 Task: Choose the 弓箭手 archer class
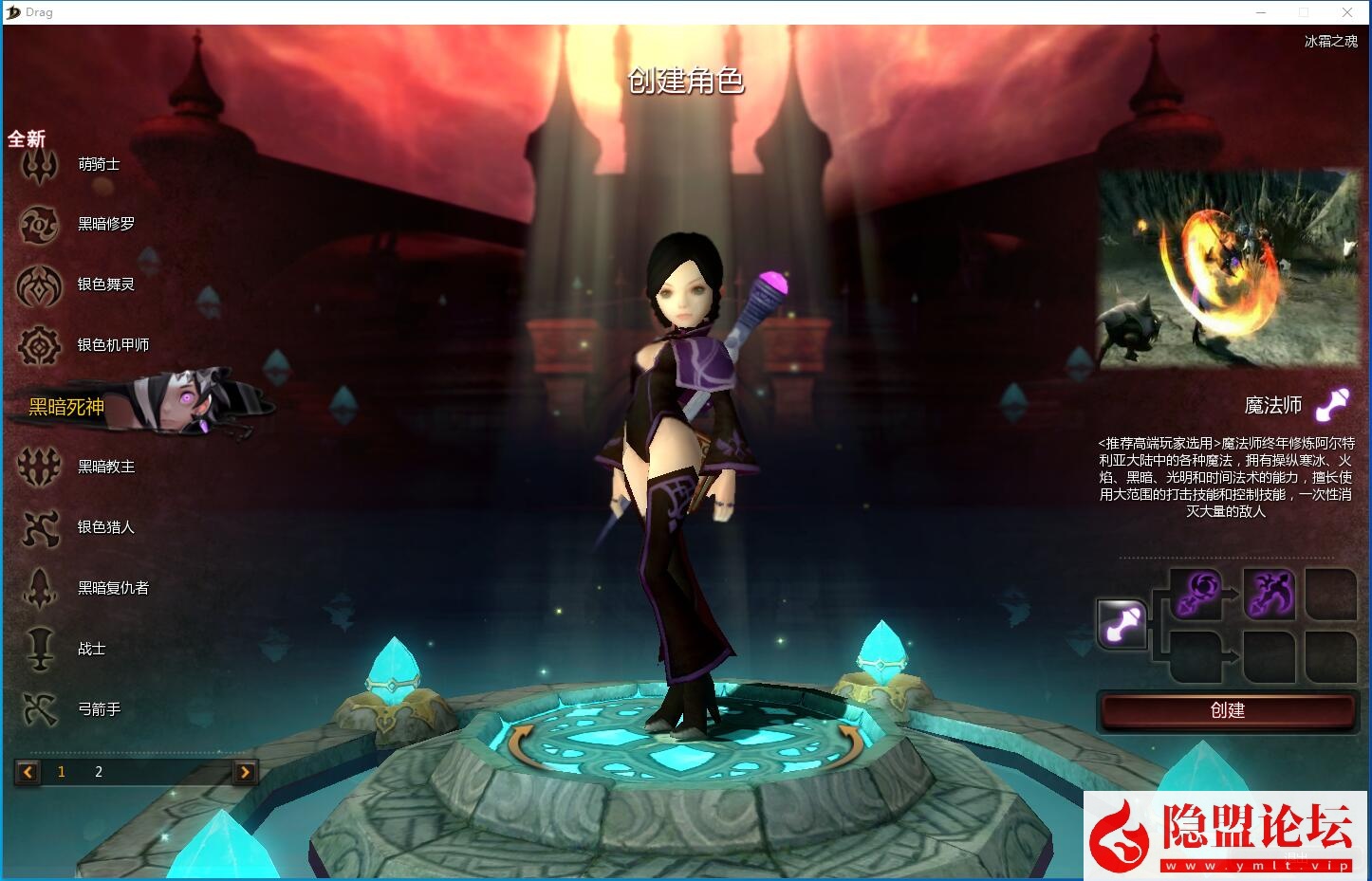coord(99,709)
